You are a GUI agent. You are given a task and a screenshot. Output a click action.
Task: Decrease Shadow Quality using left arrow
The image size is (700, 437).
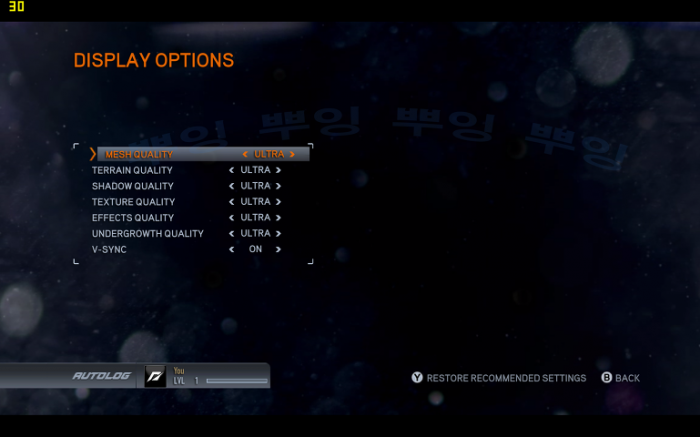coord(232,186)
